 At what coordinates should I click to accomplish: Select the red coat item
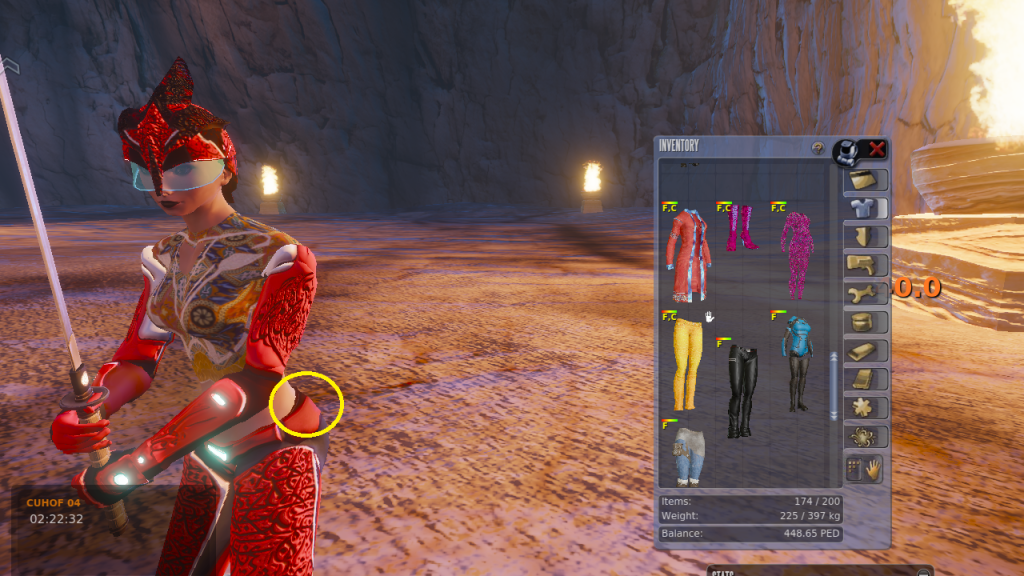[688, 255]
